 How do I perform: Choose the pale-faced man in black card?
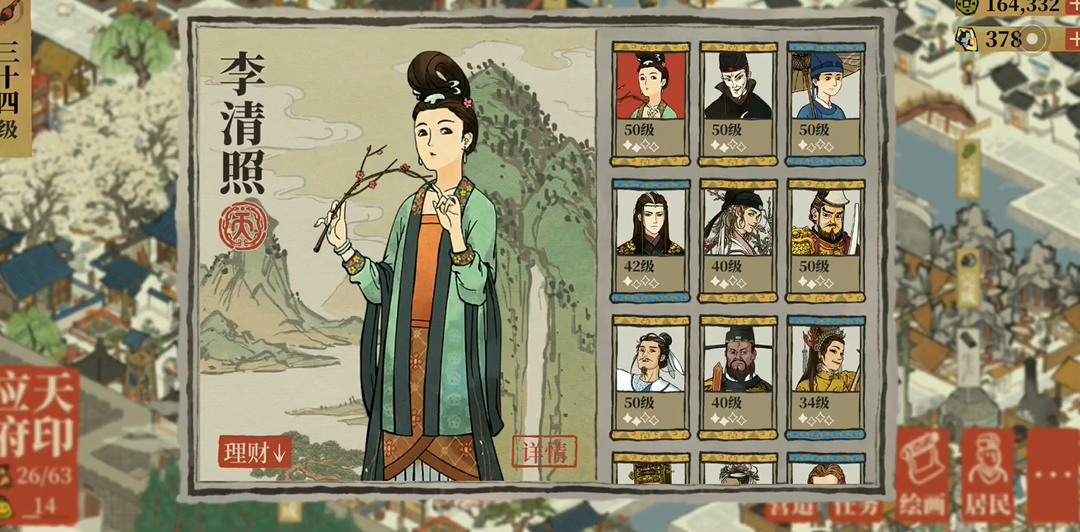point(738,102)
